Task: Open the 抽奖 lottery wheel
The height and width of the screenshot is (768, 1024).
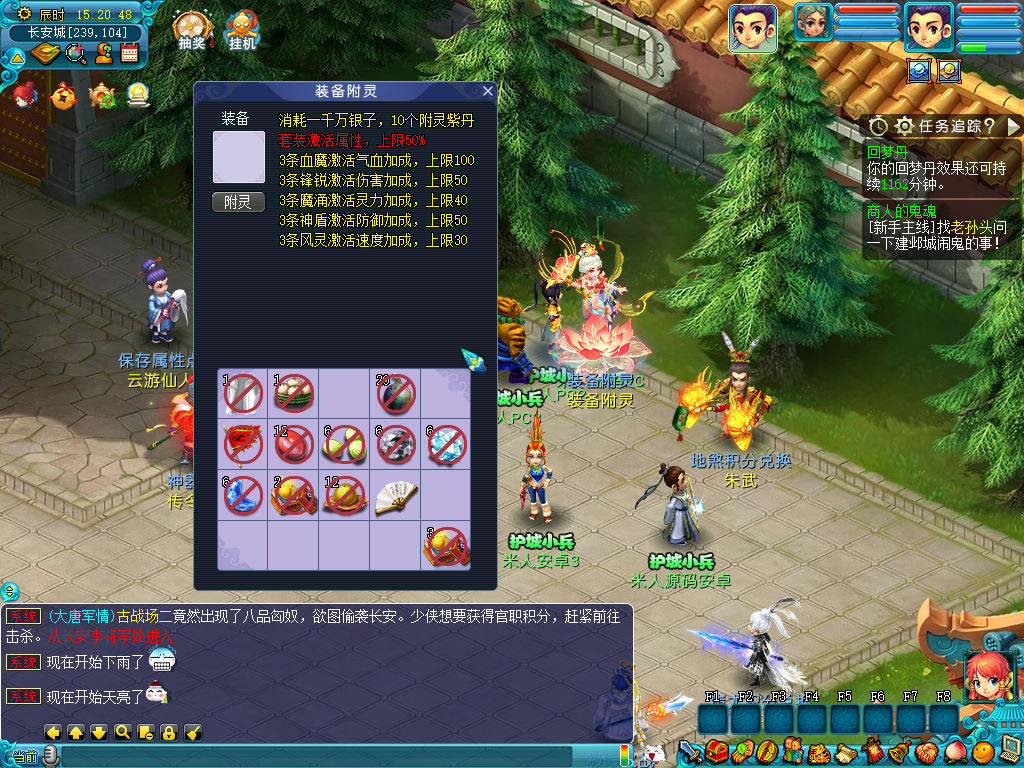Action: 191,30
